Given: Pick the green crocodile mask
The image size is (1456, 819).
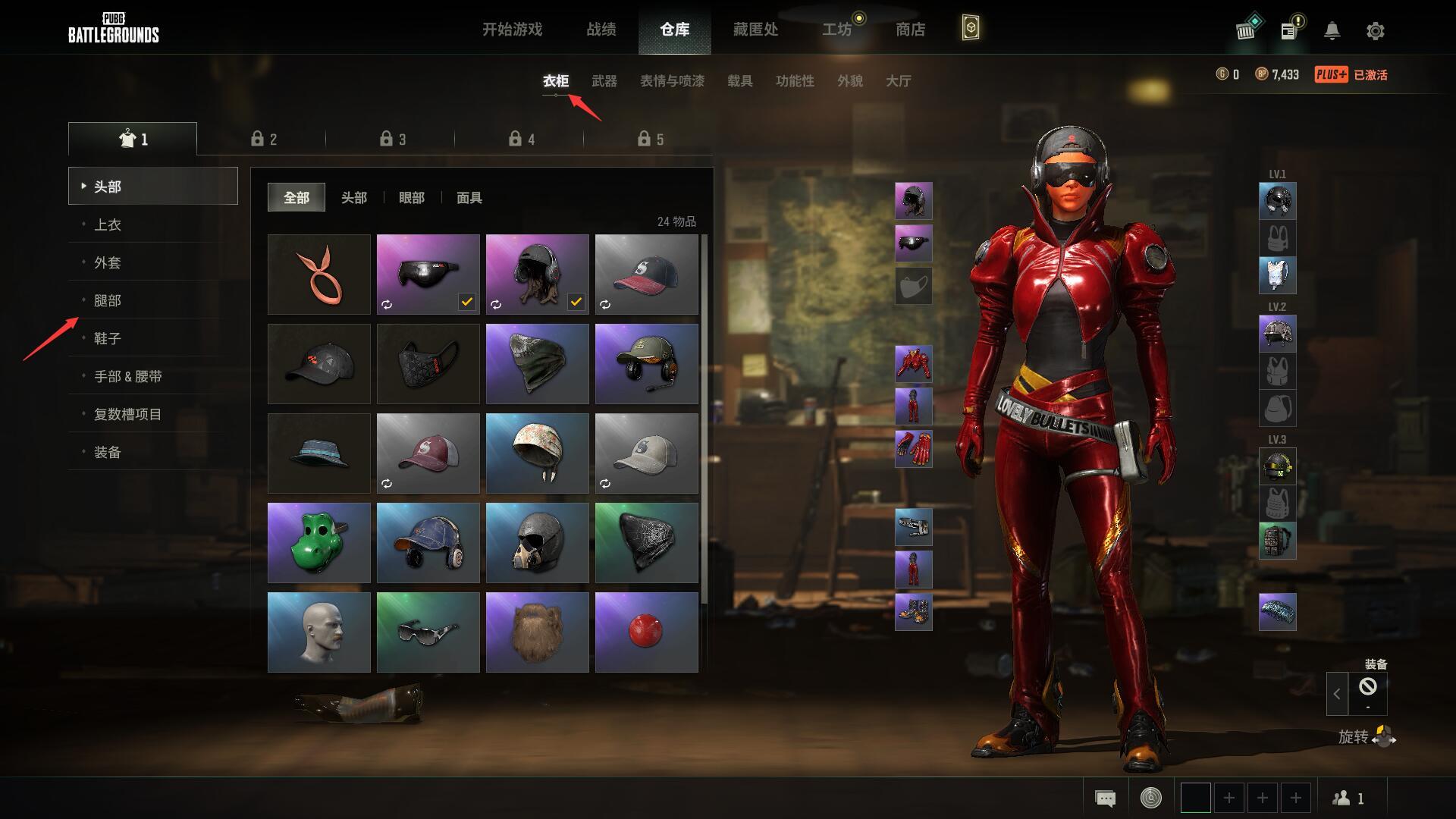Looking at the screenshot, I should (x=319, y=542).
